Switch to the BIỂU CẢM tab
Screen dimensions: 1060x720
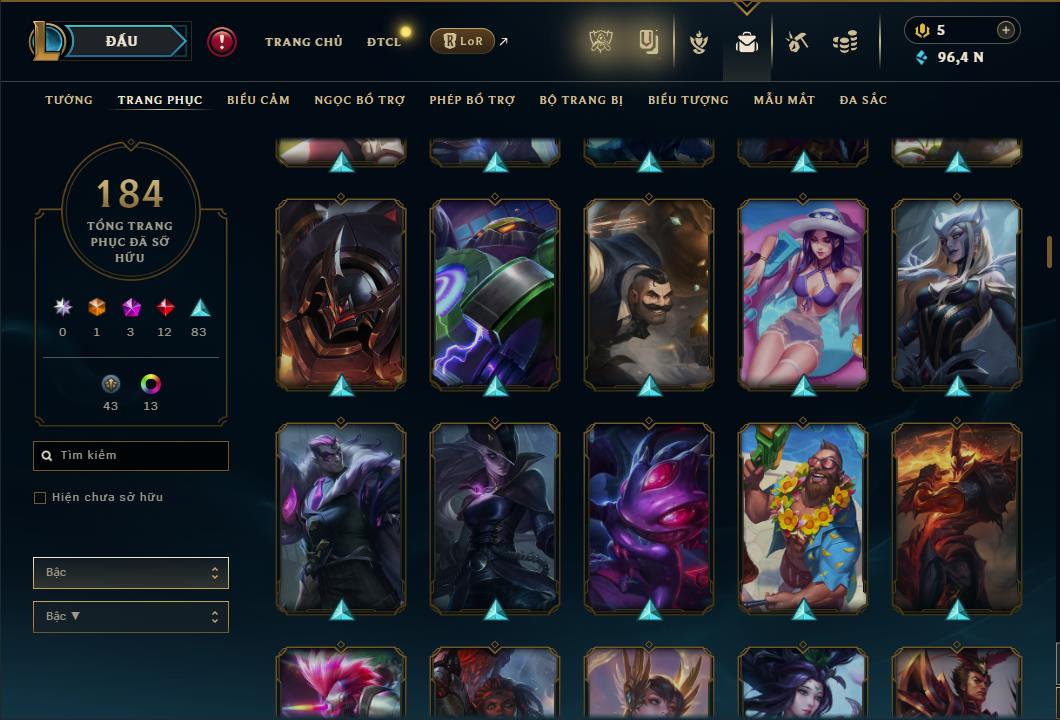tap(258, 100)
